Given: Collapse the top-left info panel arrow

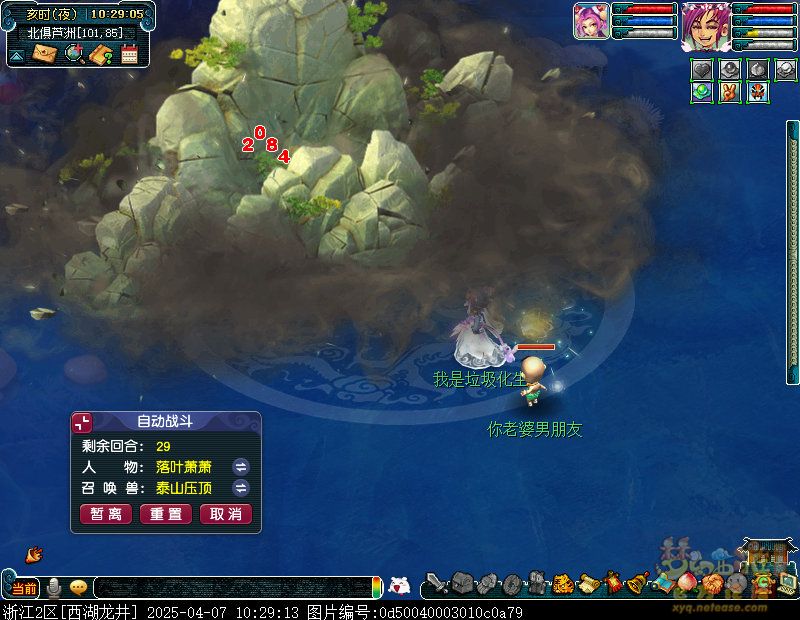Looking at the screenshot, I should pyautogui.click(x=17, y=56).
